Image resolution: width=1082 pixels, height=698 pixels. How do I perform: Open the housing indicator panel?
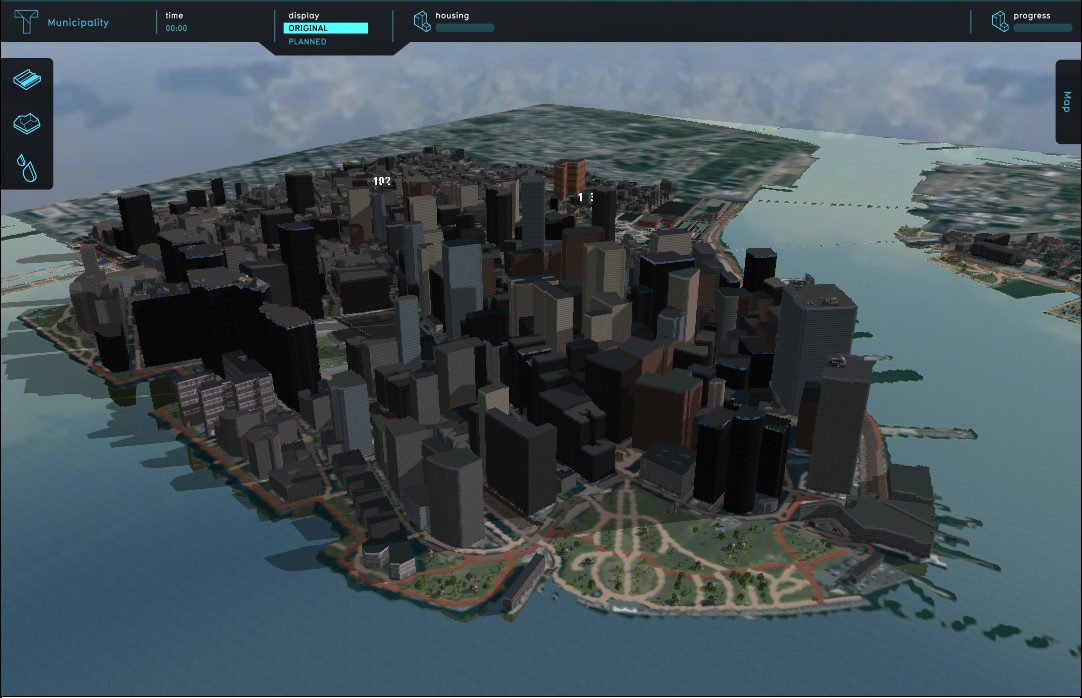tap(455, 21)
